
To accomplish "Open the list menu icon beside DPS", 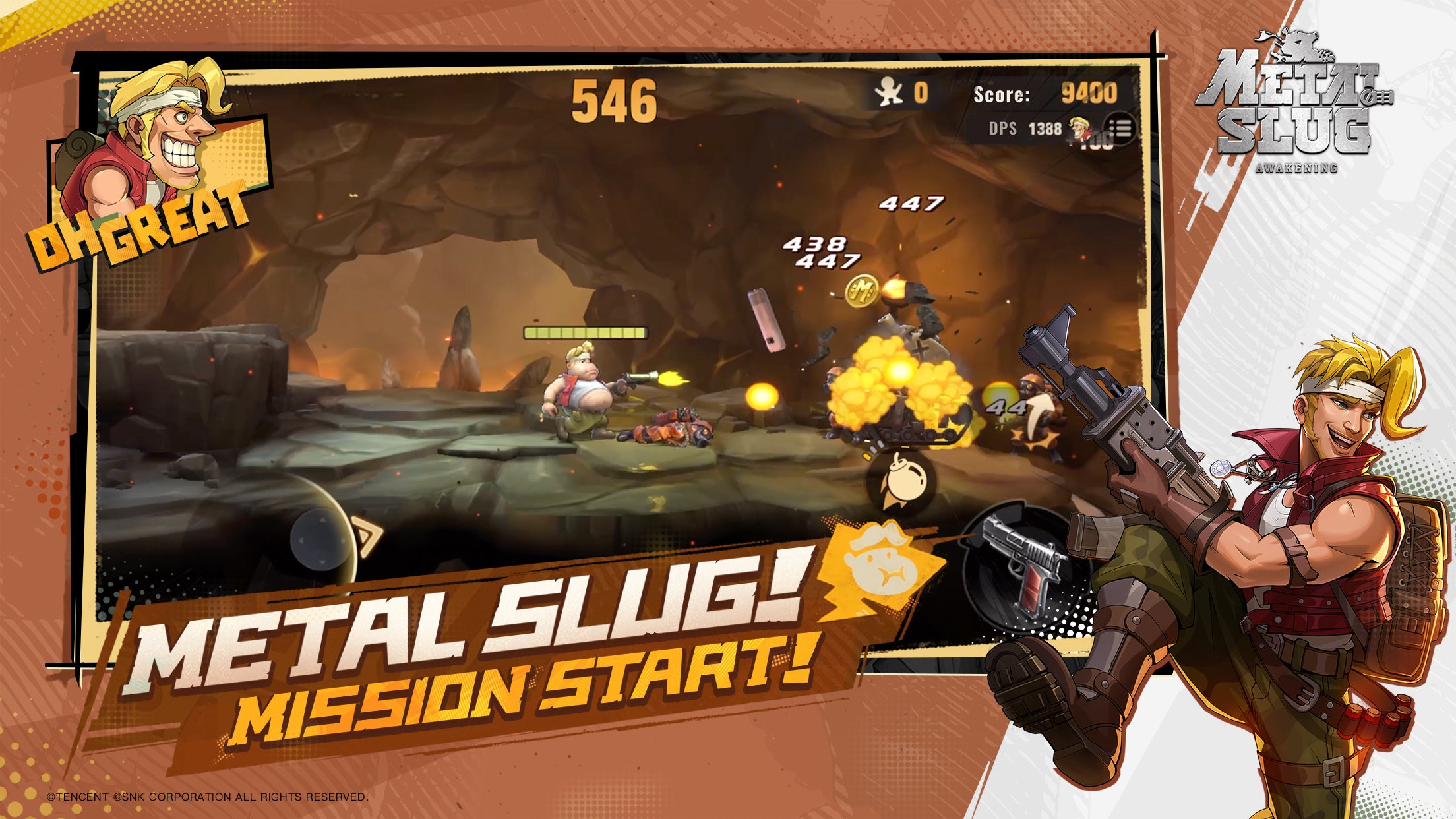I will click(x=1120, y=128).
